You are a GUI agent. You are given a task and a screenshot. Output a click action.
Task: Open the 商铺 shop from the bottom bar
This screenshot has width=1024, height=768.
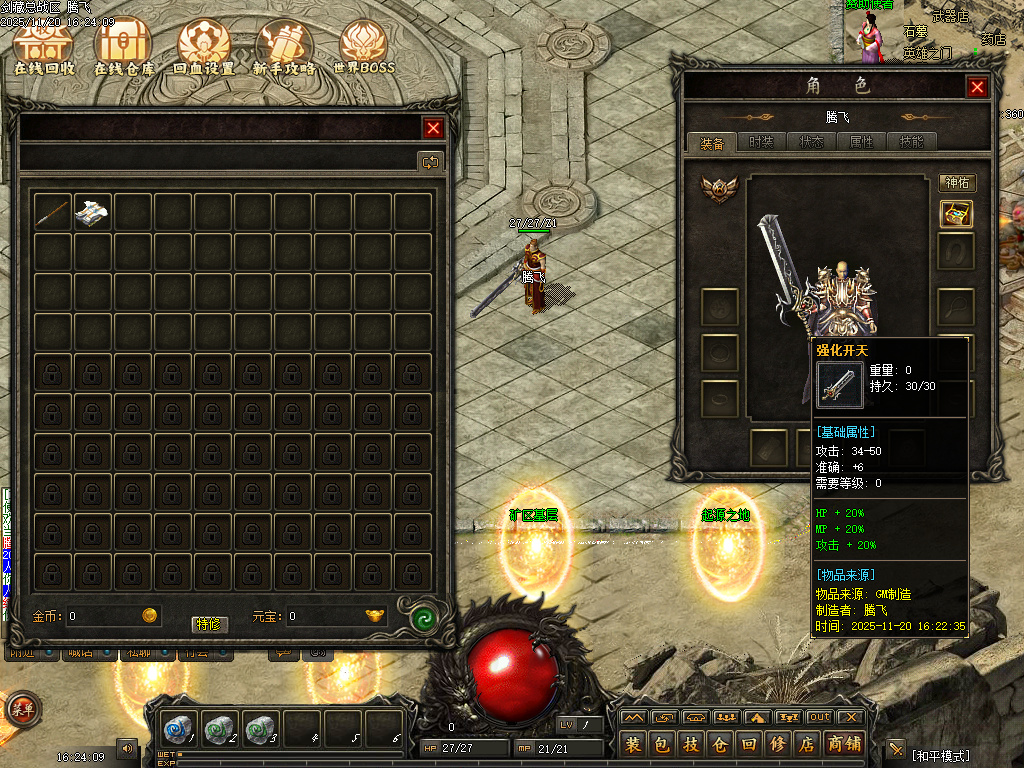(846, 744)
